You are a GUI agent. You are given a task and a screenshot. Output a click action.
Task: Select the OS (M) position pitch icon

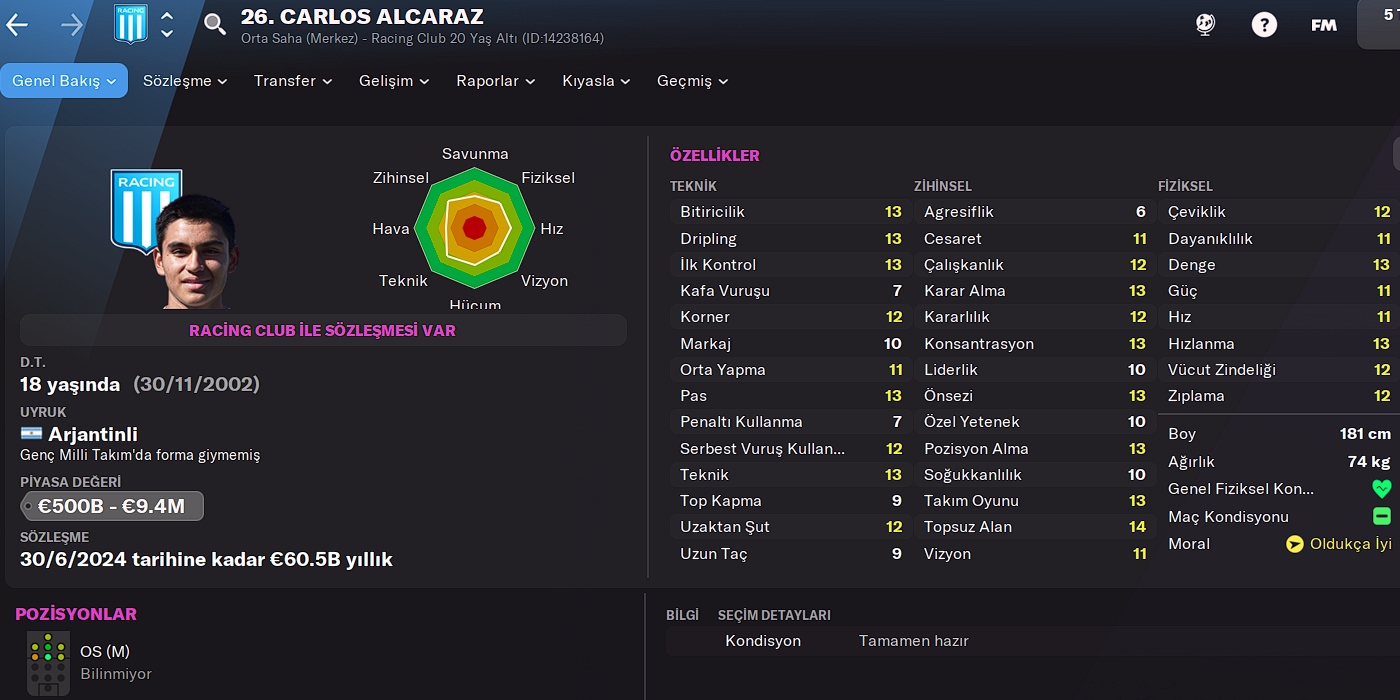[48, 663]
